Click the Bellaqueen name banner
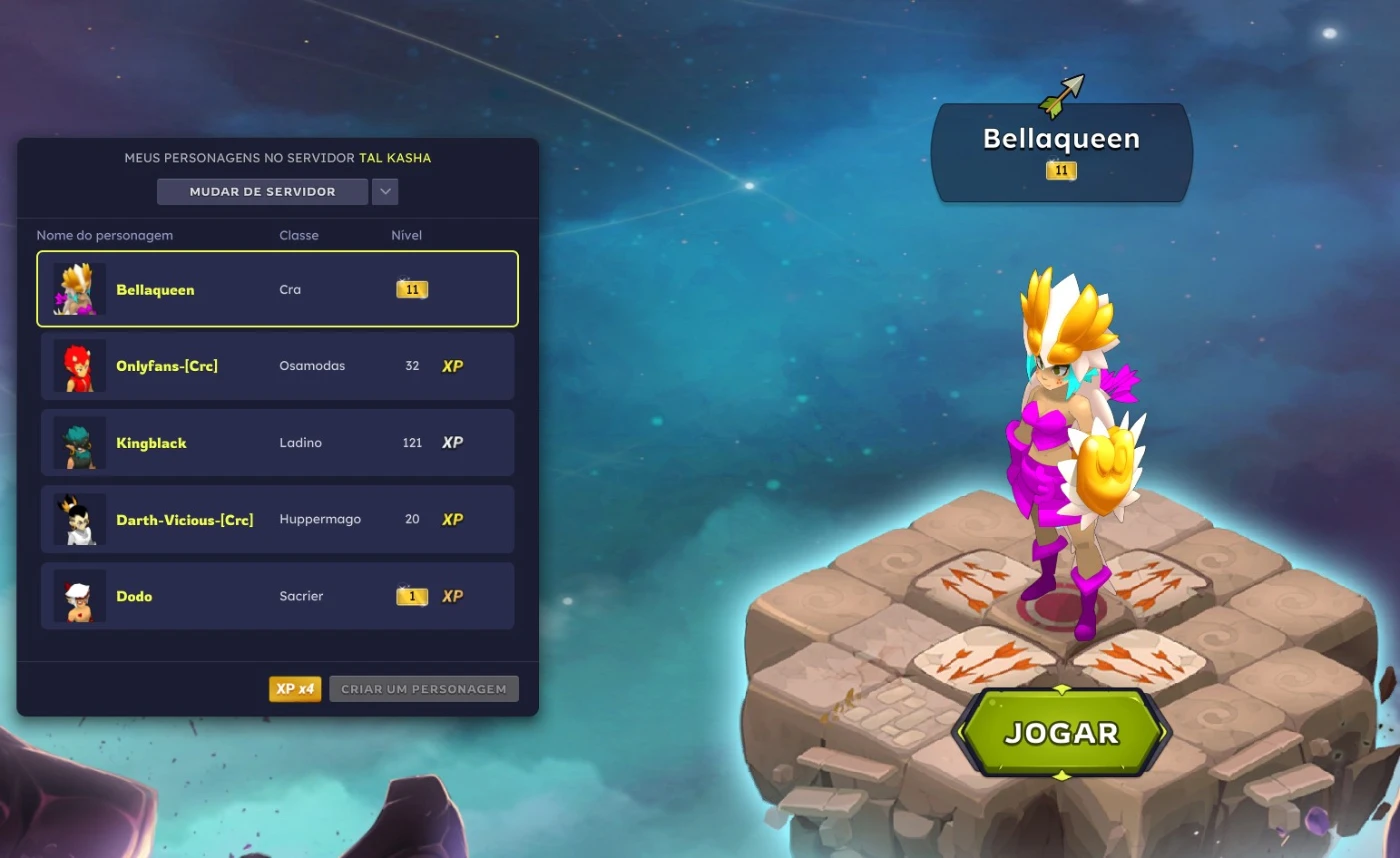This screenshot has width=1400, height=858. coord(1061,150)
